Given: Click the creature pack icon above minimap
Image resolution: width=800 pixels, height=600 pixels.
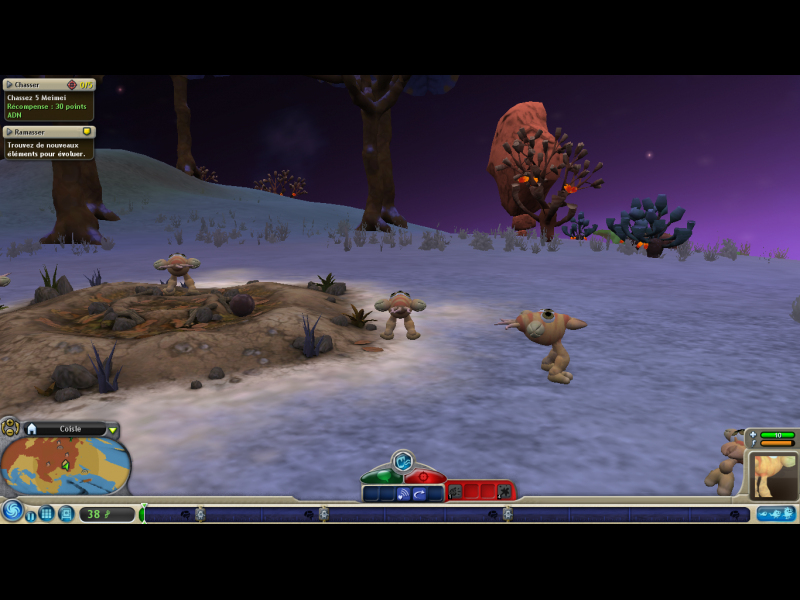Looking at the screenshot, I should 10,429.
